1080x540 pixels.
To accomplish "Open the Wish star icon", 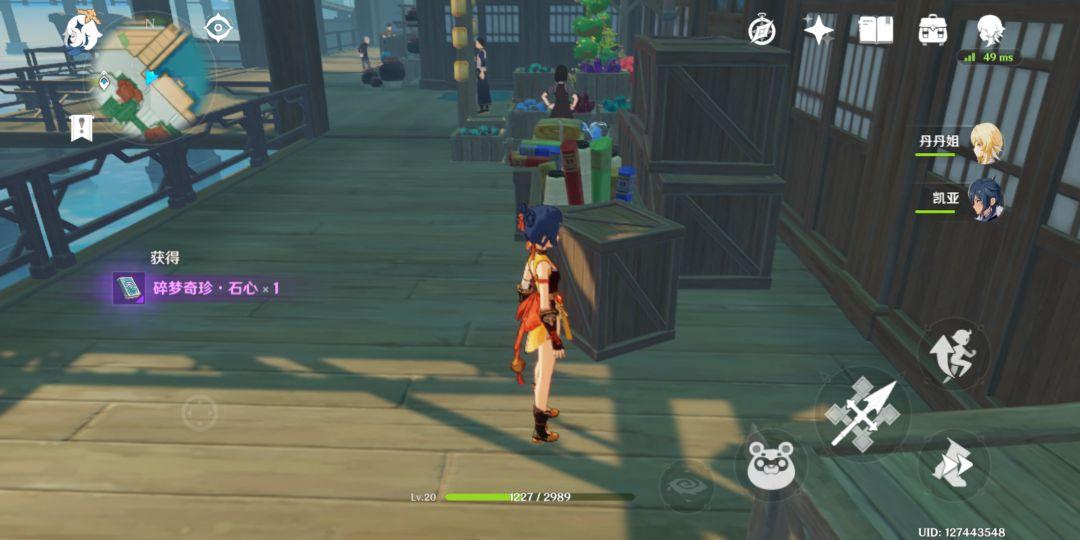I will point(818,30).
